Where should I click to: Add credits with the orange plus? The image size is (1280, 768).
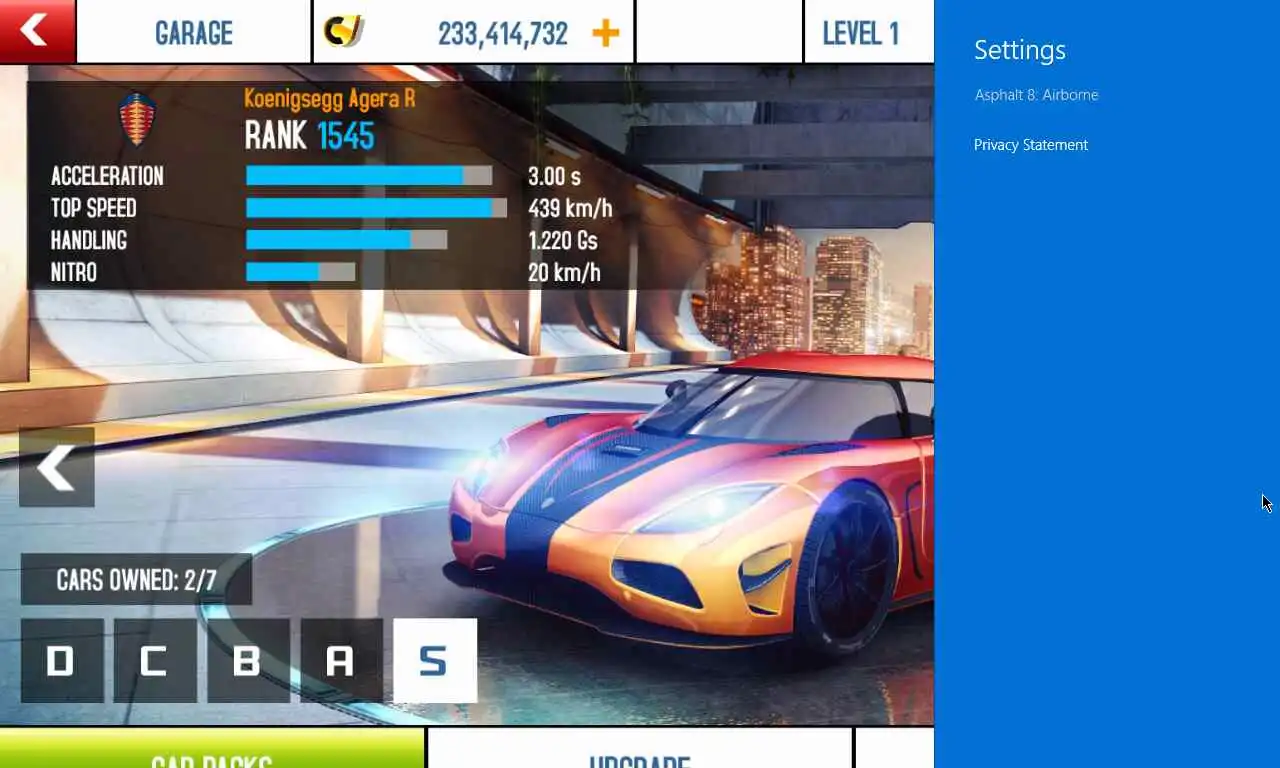605,33
